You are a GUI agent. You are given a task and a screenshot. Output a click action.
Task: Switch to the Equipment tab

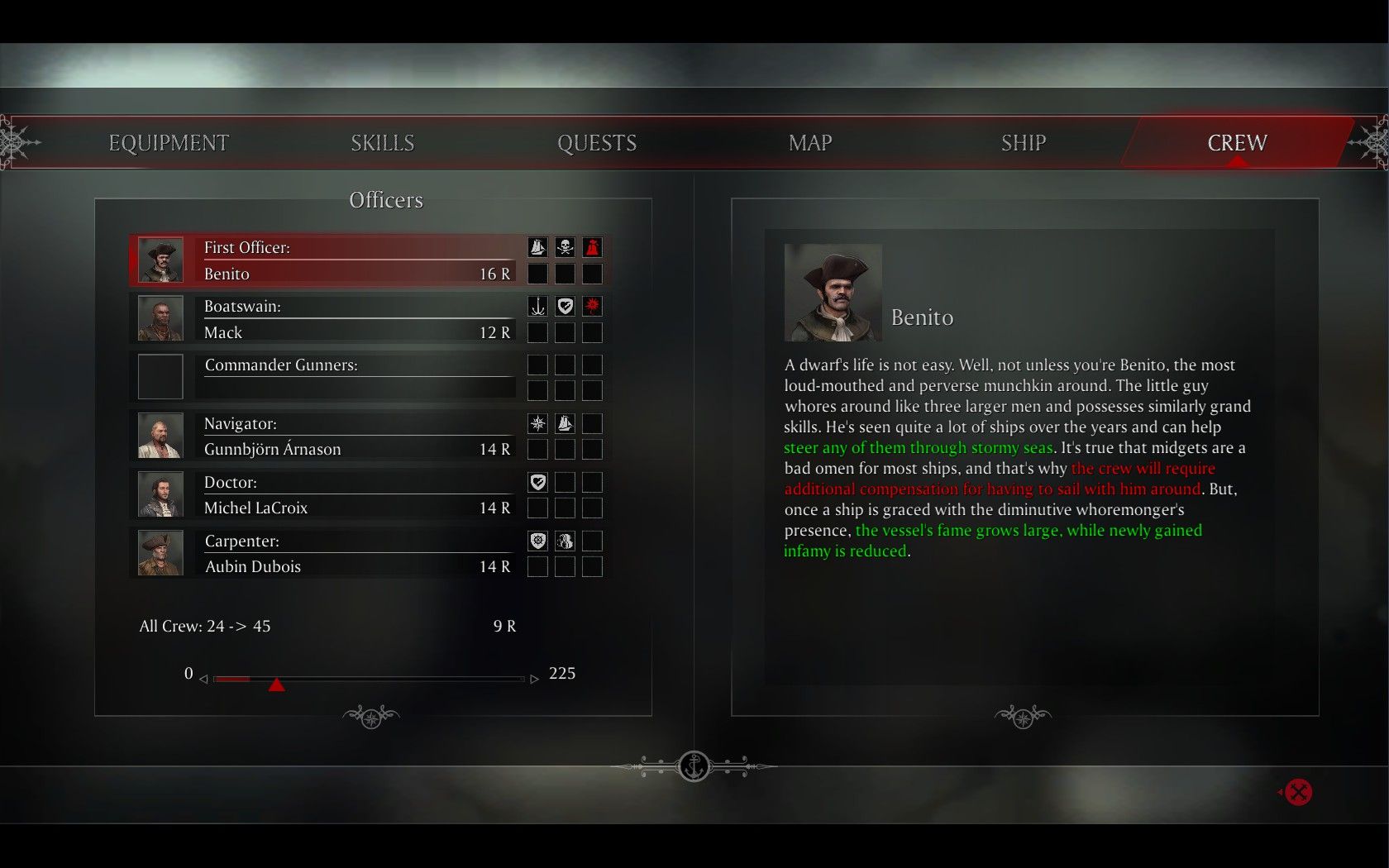coord(169,143)
